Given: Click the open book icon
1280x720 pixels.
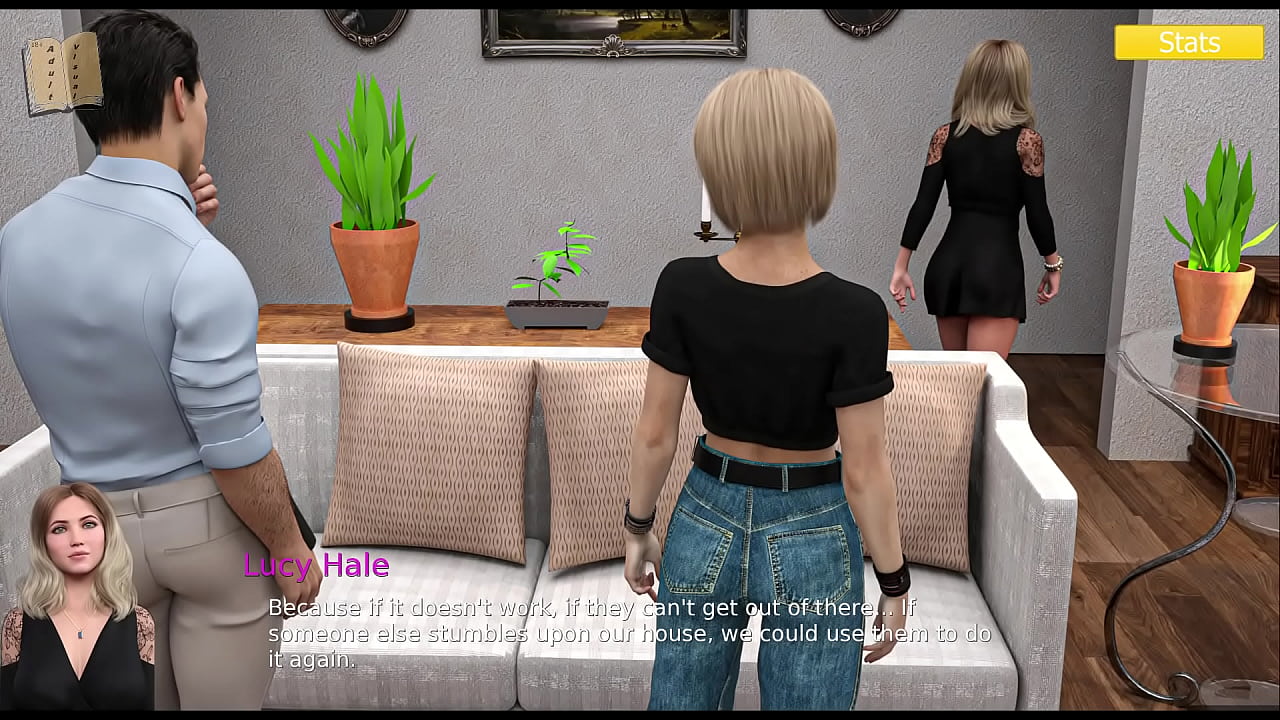Looking at the screenshot, I should click(63, 72).
